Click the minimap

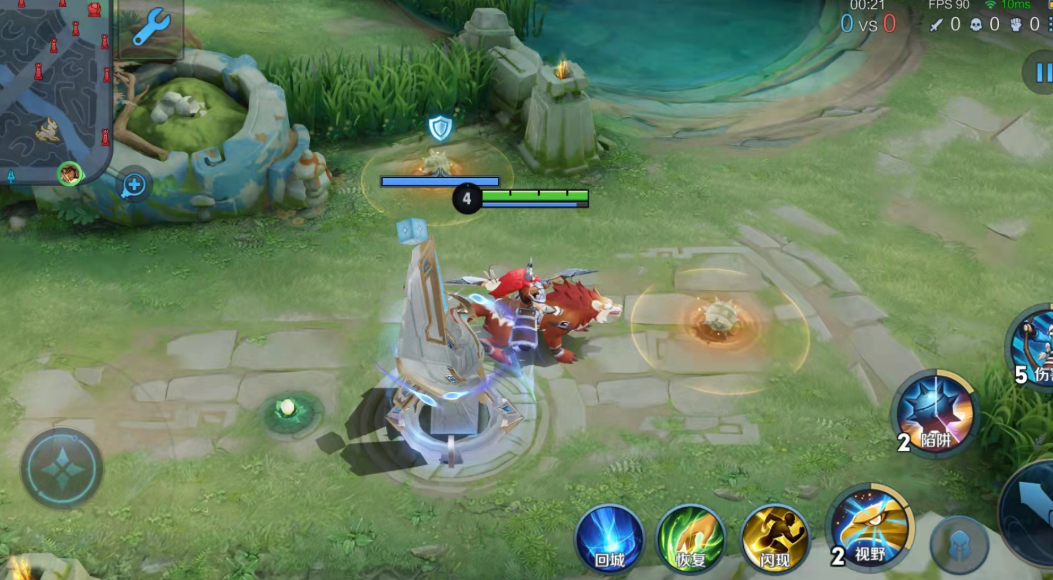coord(55,85)
